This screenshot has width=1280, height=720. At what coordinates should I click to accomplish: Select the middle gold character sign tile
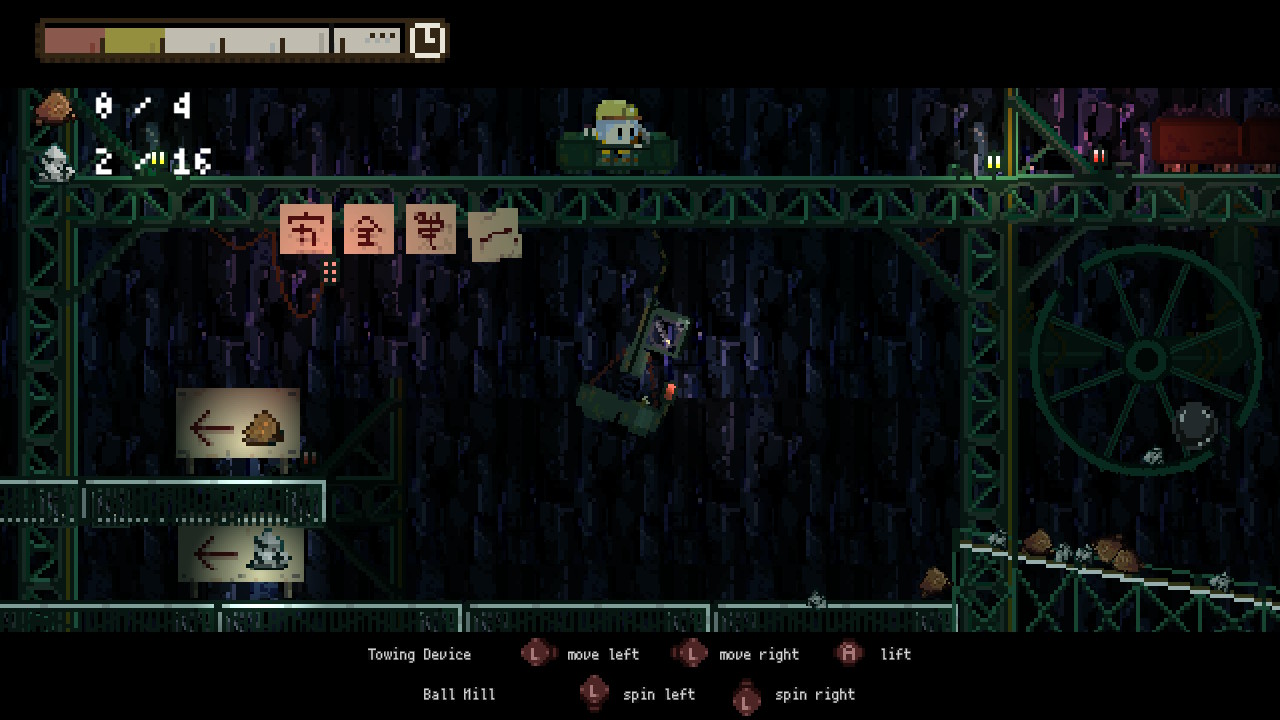click(x=369, y=228)
